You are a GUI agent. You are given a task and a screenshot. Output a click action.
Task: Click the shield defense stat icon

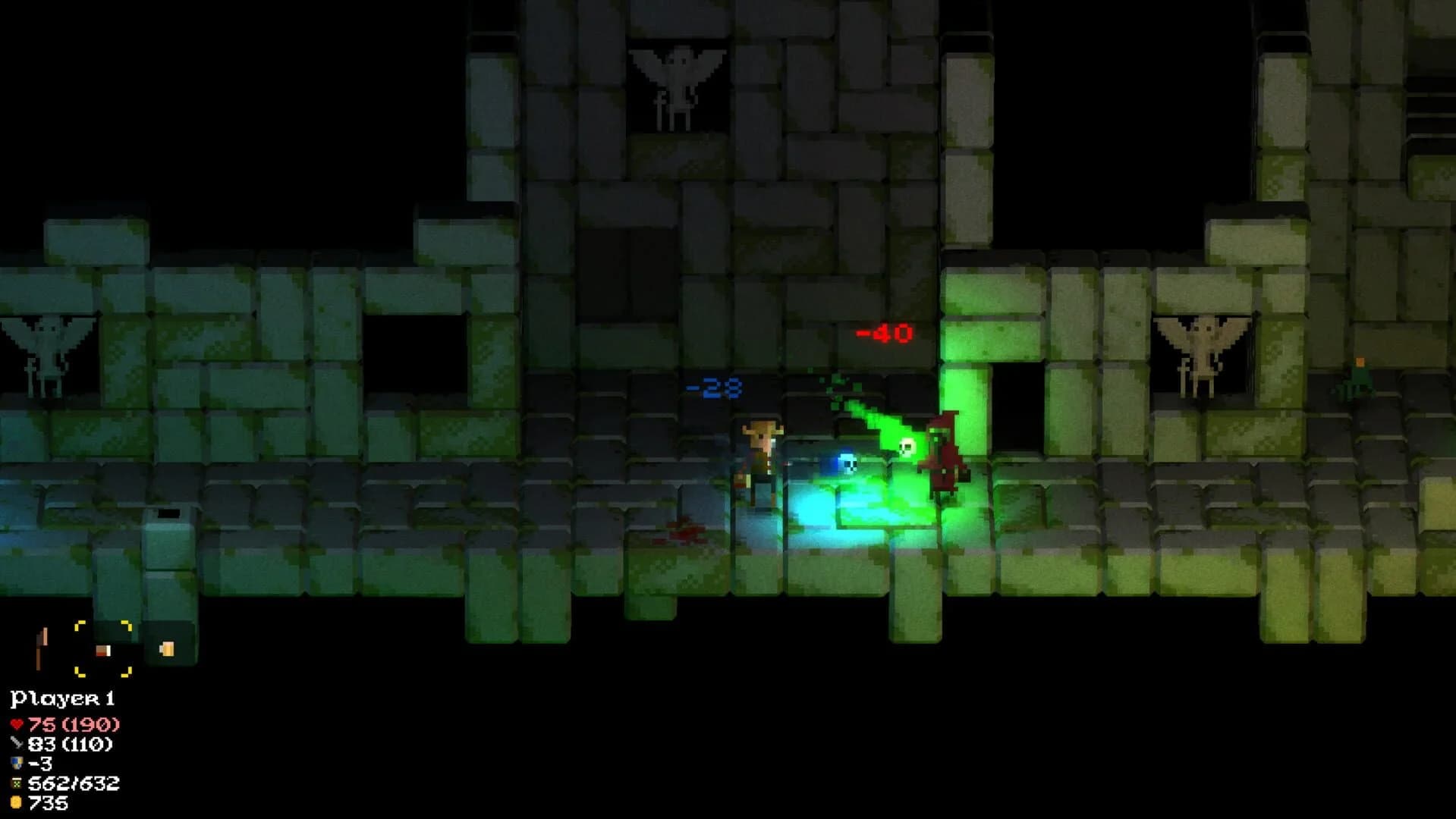(x=16, y=764)
